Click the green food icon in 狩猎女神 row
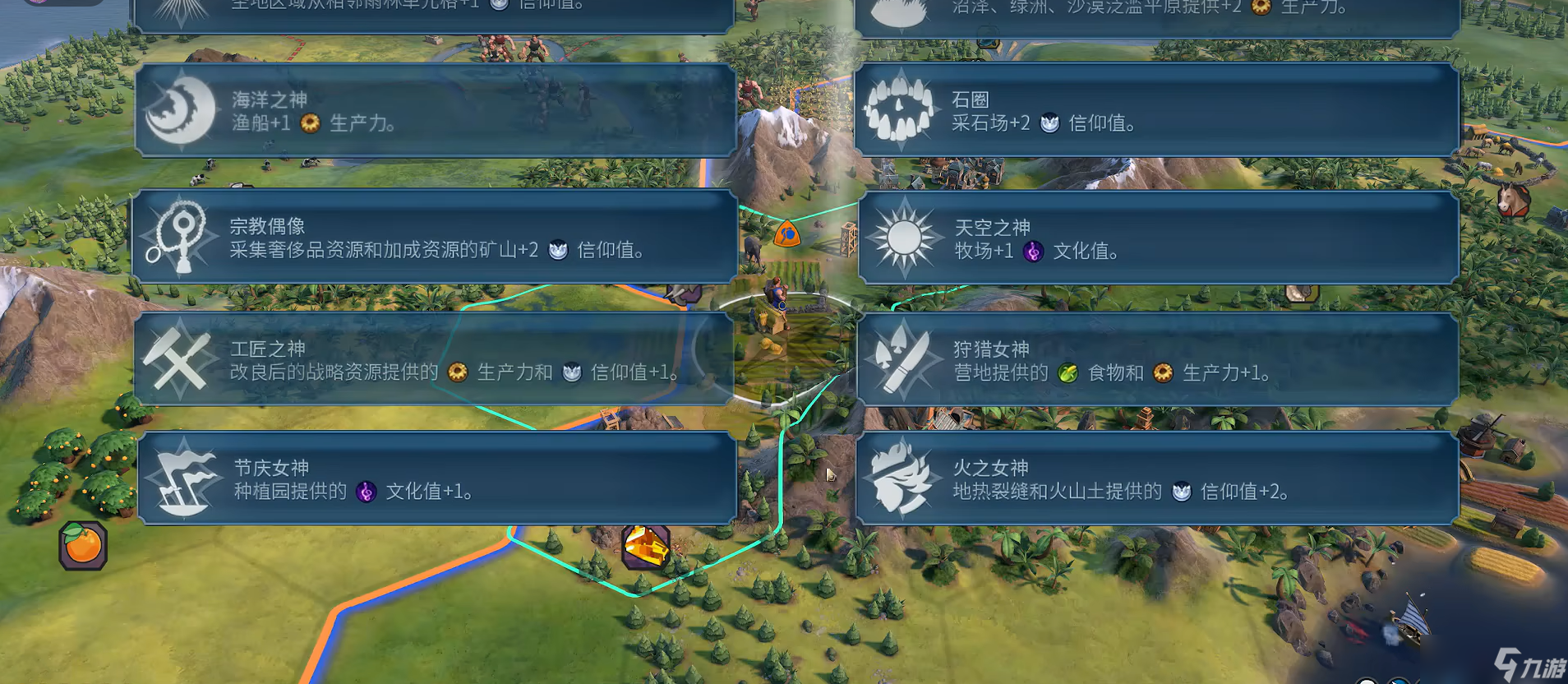1568x684 pixels. coord(1068,372)
